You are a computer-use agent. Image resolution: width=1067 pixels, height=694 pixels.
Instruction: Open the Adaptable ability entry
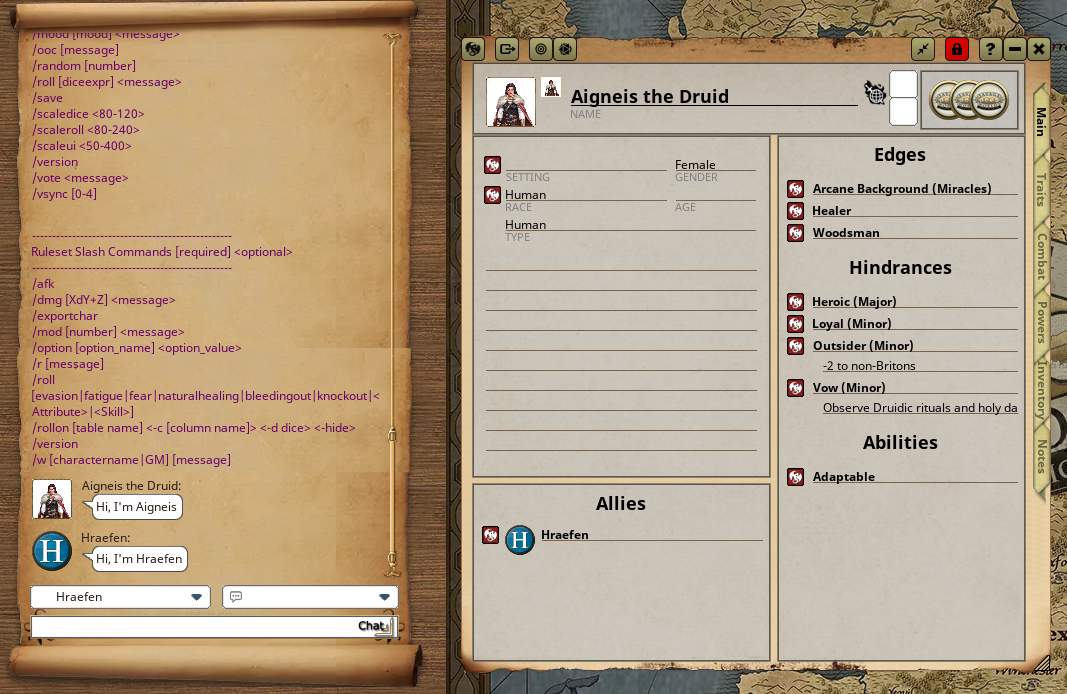[843, 477]
